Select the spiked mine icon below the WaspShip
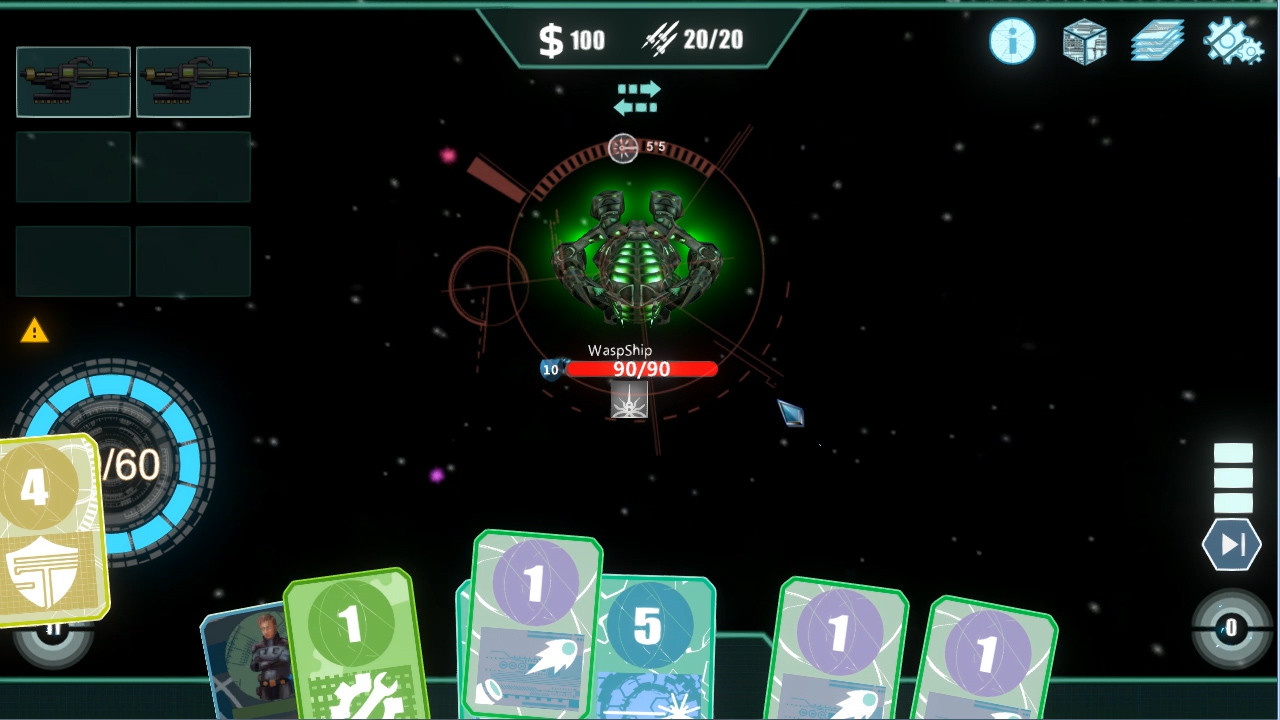Screen dimensions: 1280x720 tap(628, 398)
